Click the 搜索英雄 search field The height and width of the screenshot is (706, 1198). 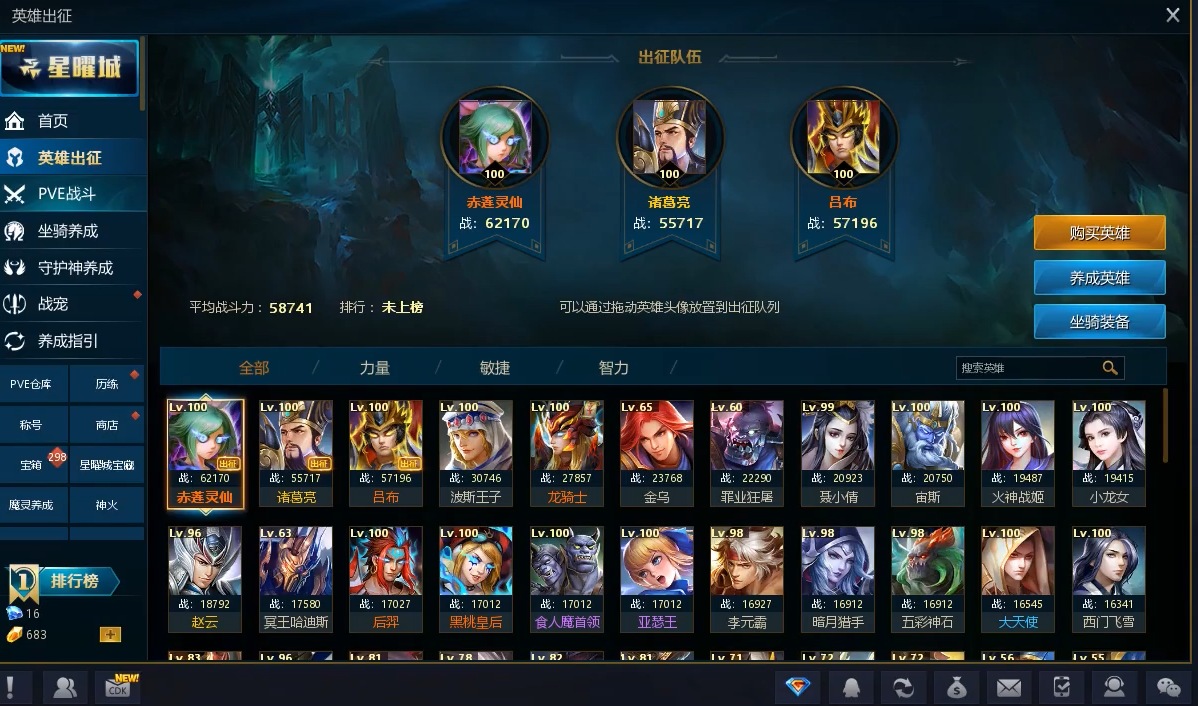point(1028,368)
